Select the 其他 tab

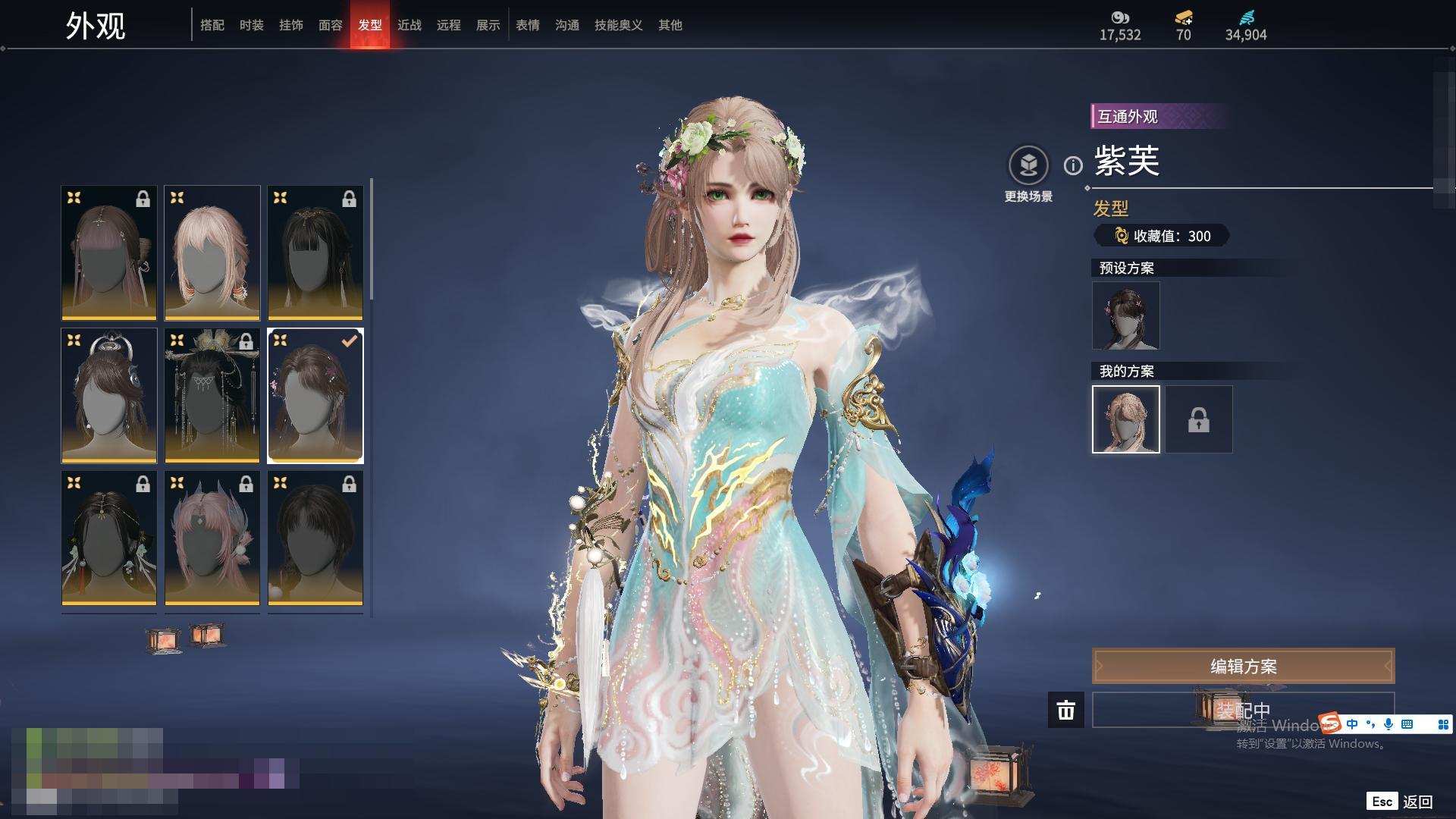click(670, 25)
